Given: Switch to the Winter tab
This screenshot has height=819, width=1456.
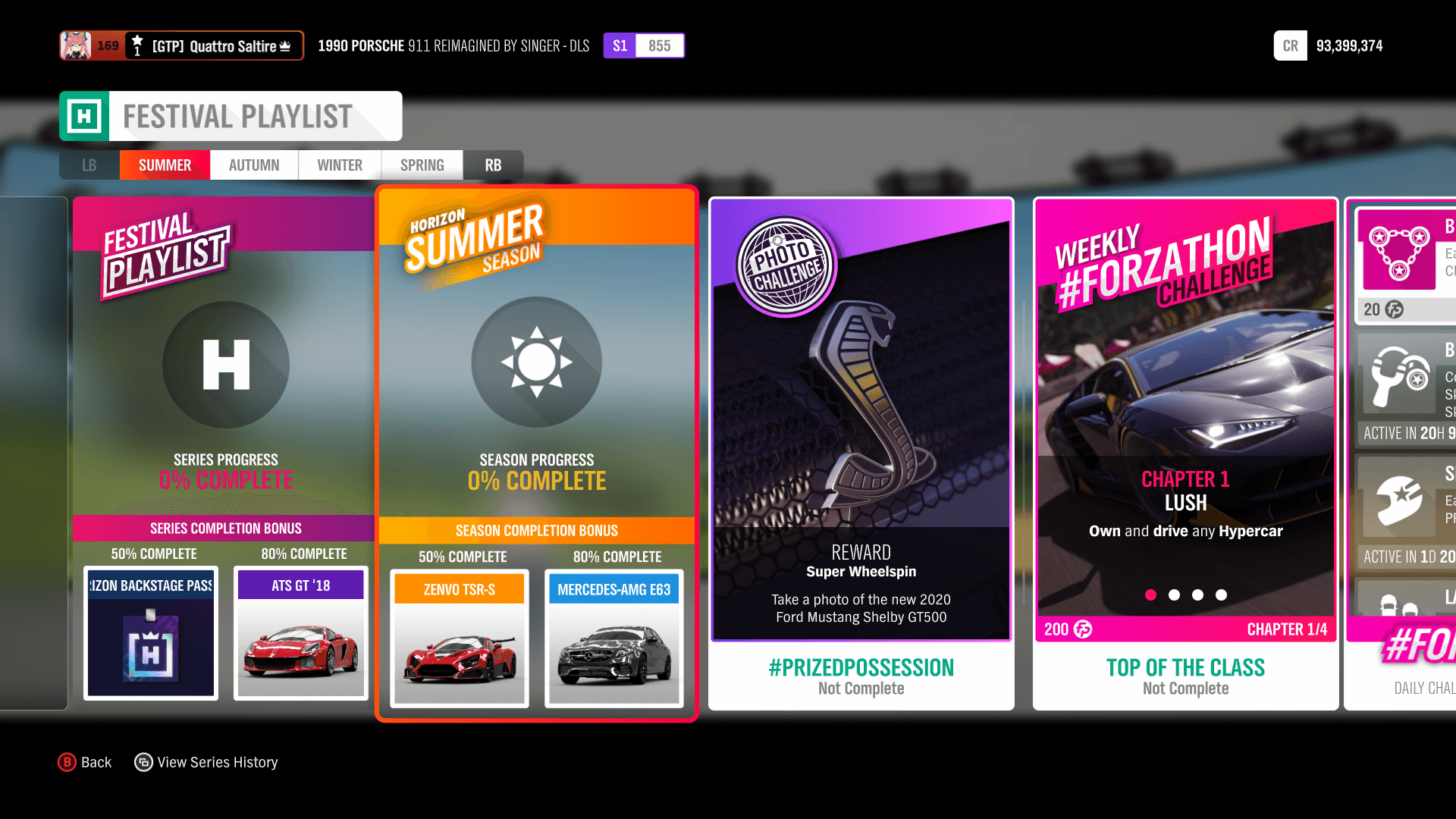Looking at the screenshot, I should click(x=339, y=165).
